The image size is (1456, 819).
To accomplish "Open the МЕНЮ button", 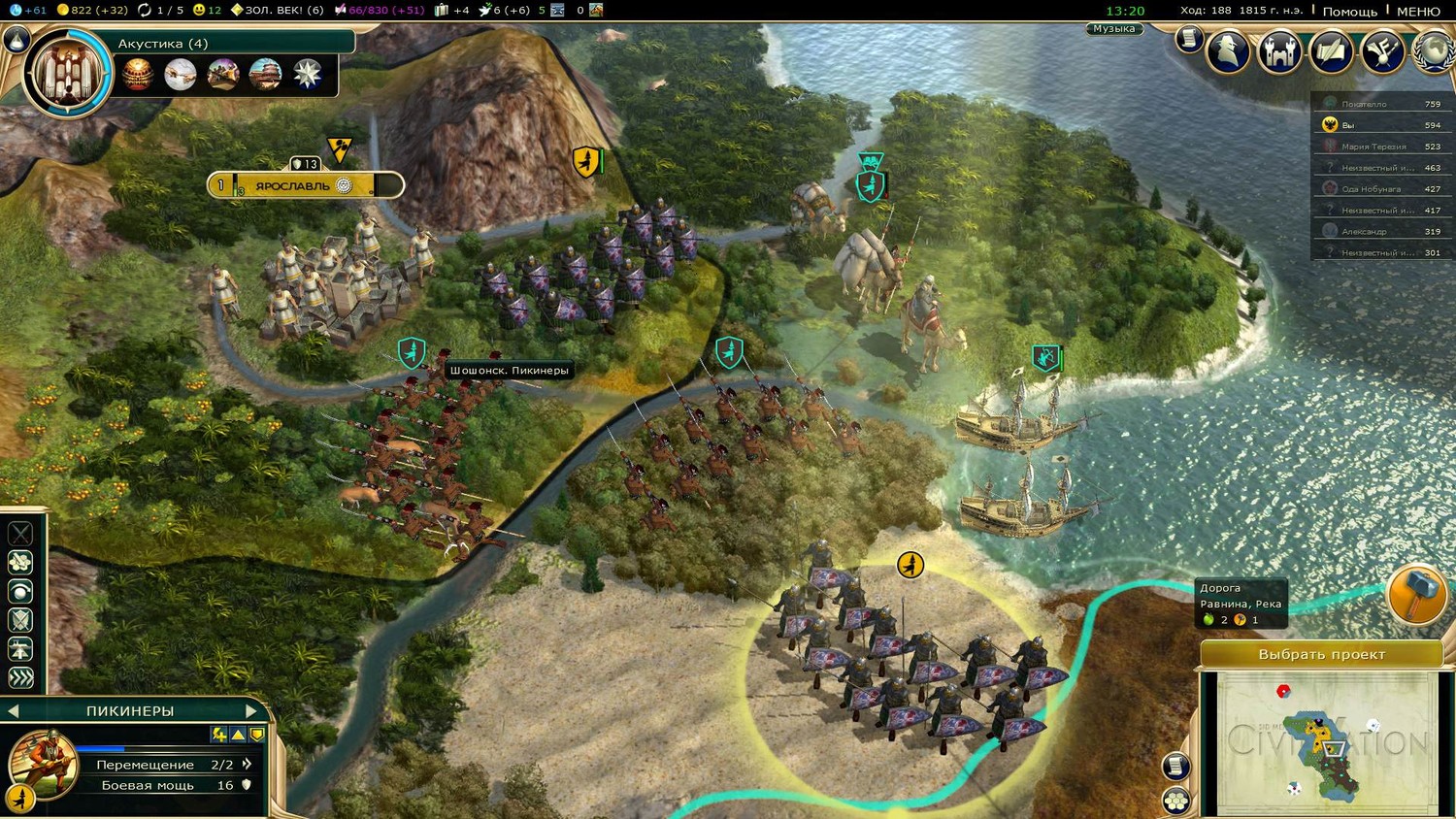I will [x=1418, y=11].
